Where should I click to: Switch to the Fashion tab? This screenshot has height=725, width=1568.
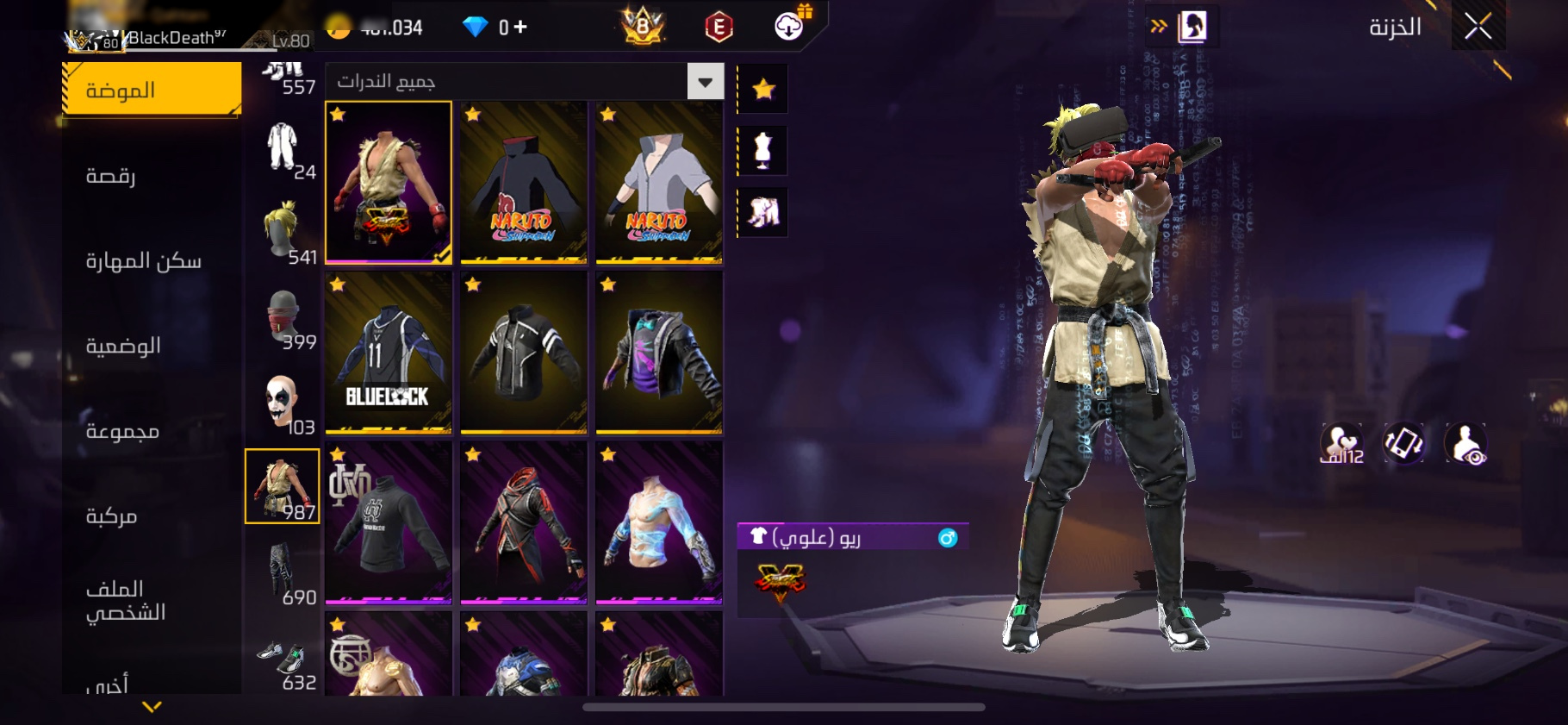152,90
